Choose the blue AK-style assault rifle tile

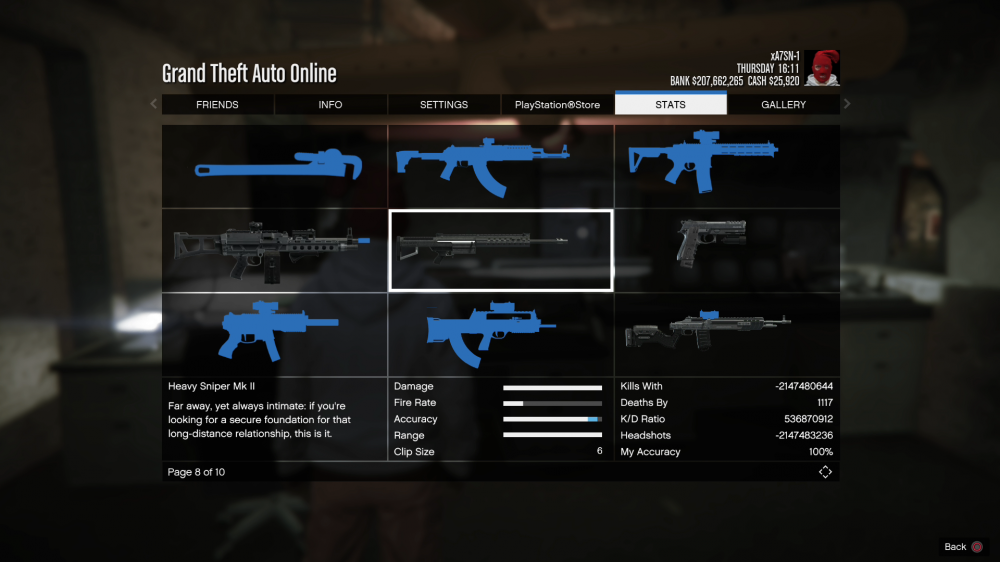(x=500, y=166)
